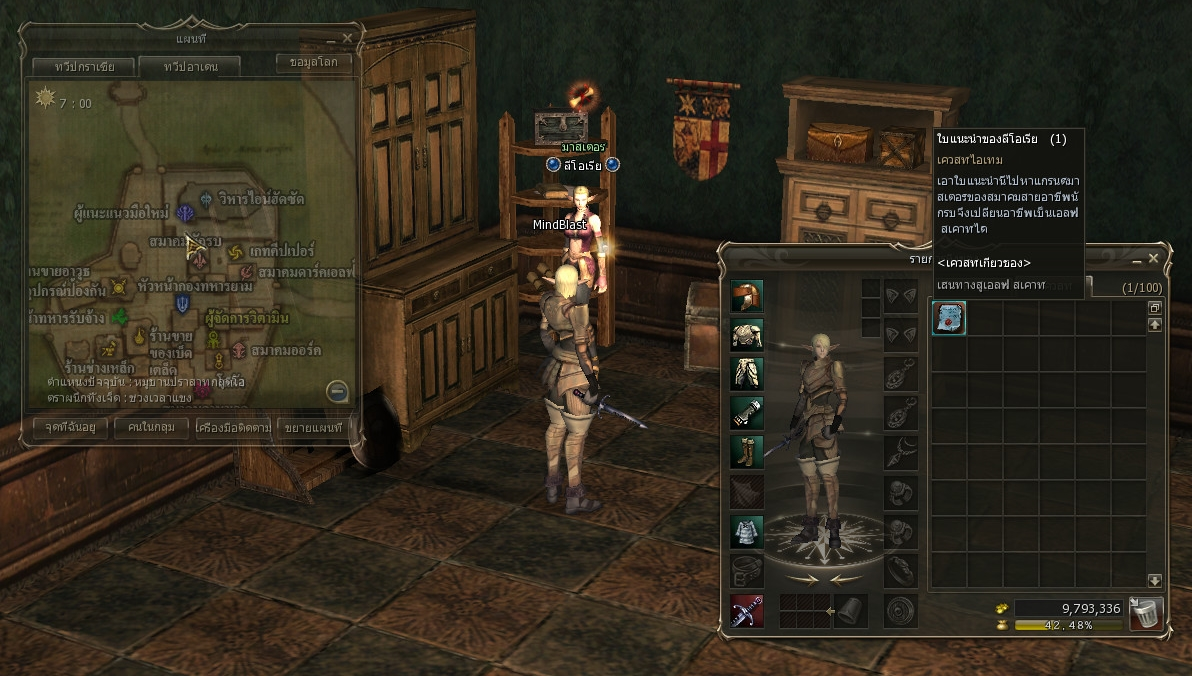Close the map window
Viewport: 1192px width, 676px height.
tap(347, 38)
